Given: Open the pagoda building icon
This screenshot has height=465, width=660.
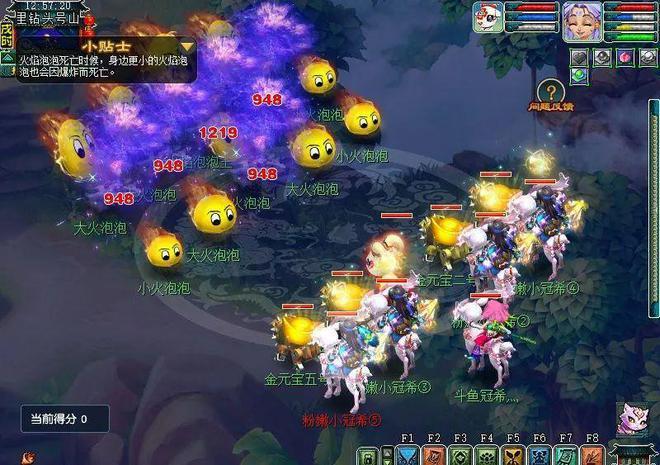Looking at the screenshot, I should coord(634,454).
